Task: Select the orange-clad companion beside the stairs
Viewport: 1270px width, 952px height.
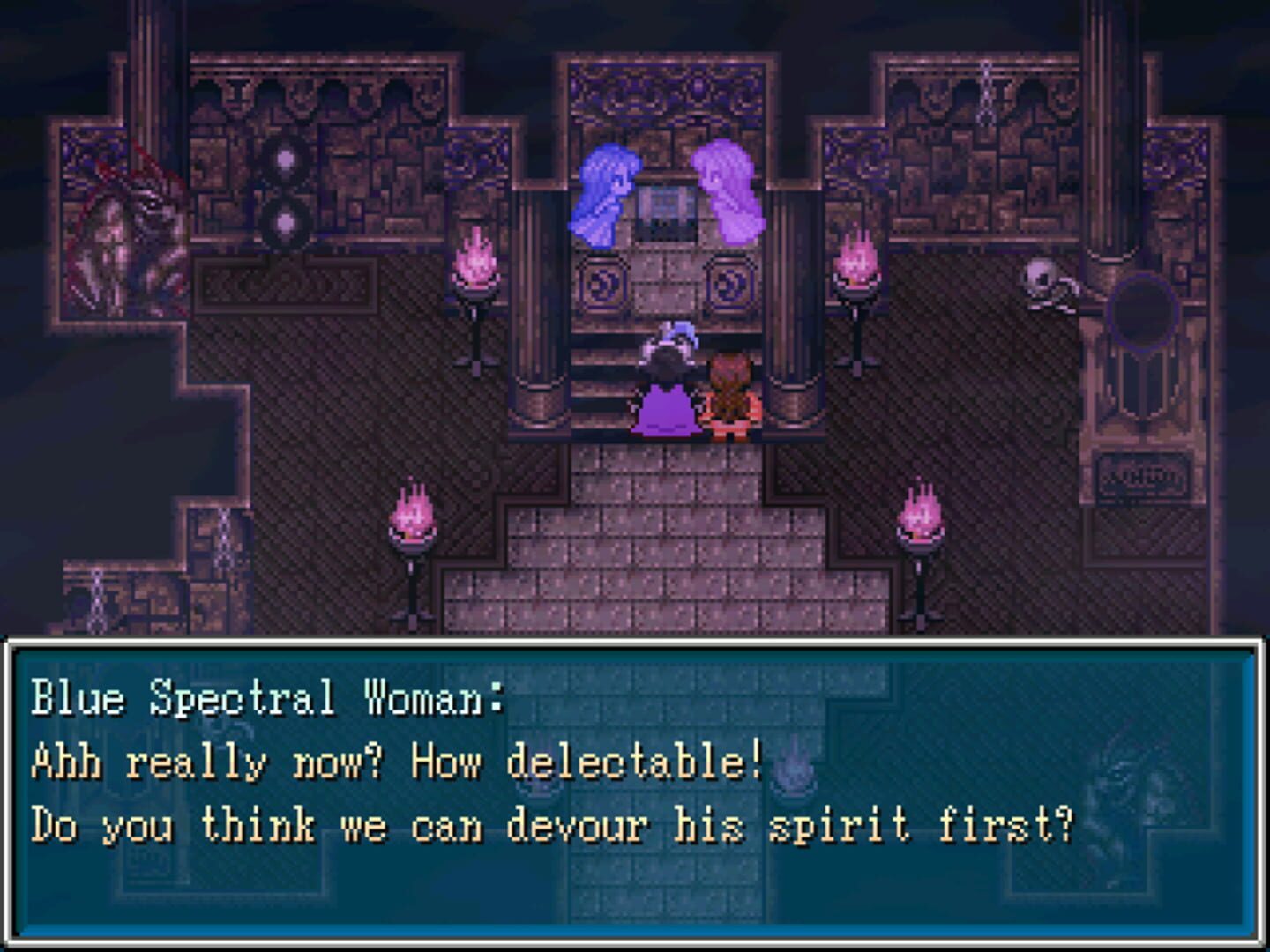Action: [x=730, y=395]
